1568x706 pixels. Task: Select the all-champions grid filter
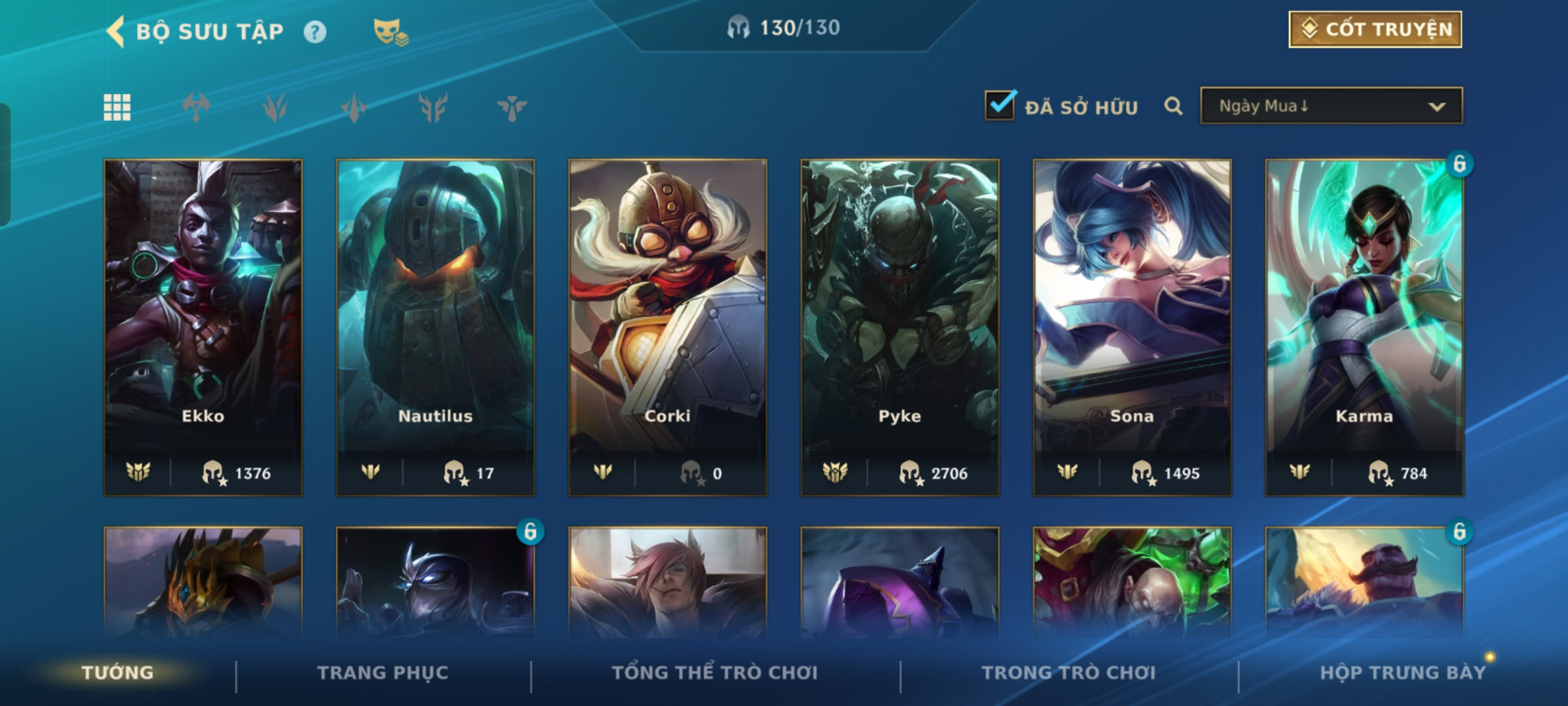coord(117,107)
